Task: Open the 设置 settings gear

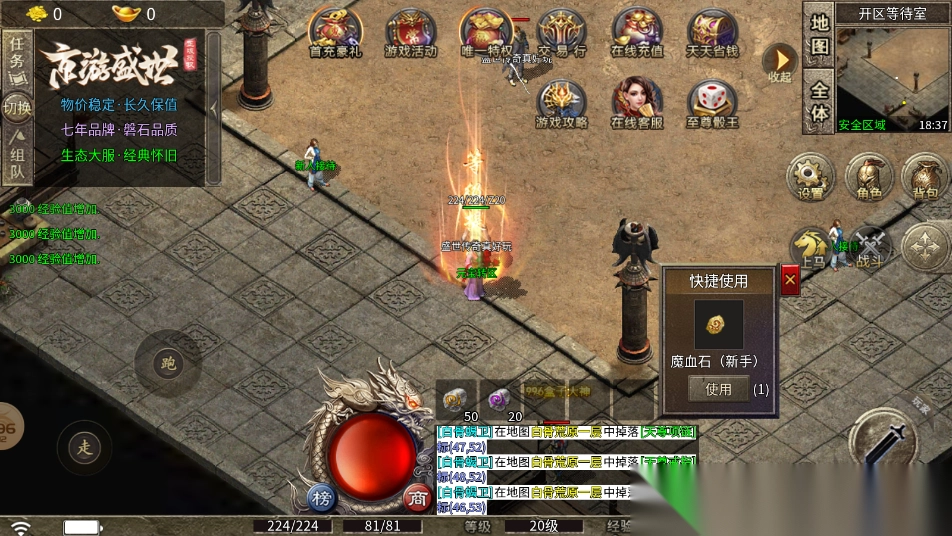Action: (811, 176)
